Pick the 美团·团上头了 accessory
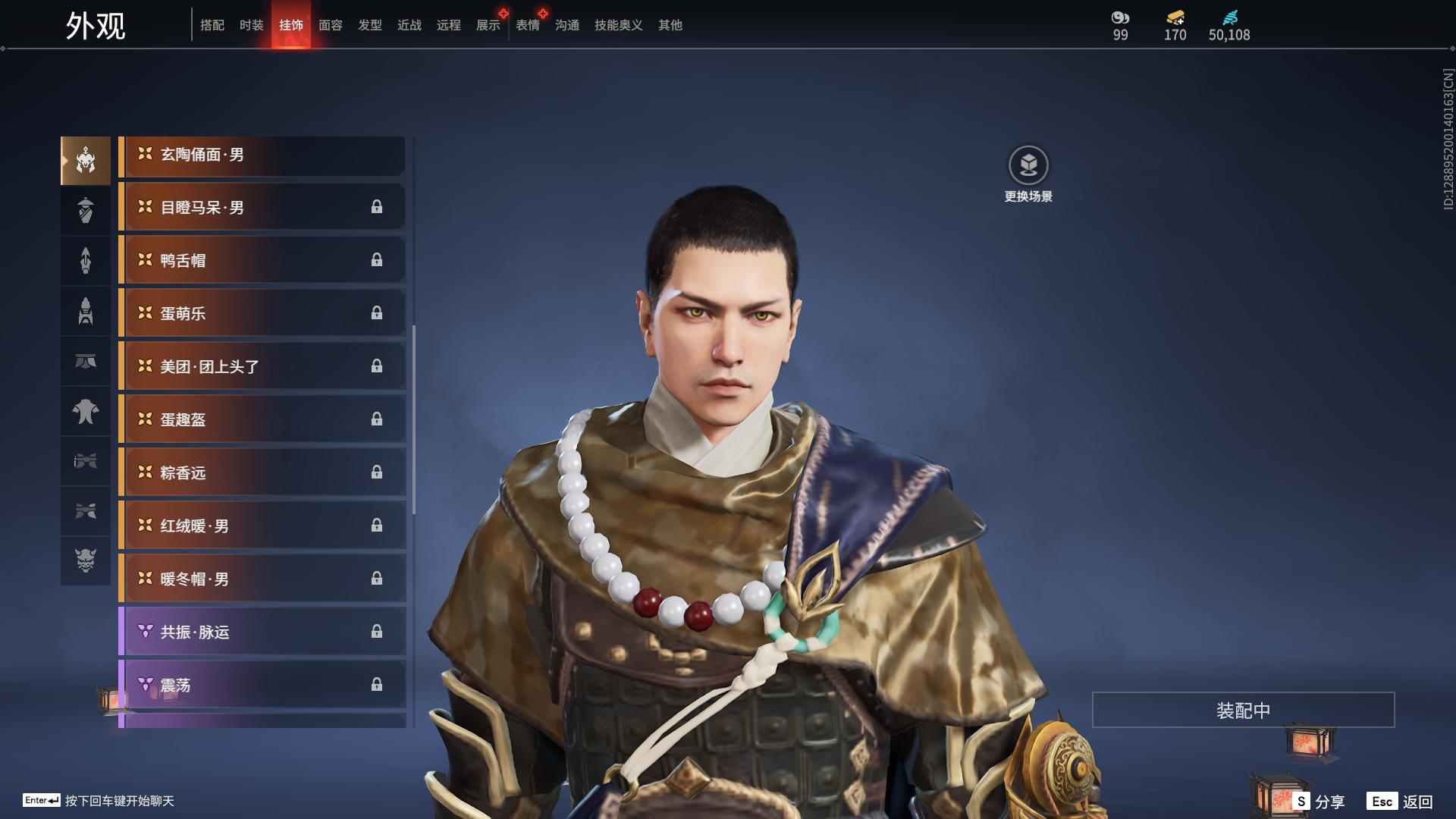 point(262,367)
